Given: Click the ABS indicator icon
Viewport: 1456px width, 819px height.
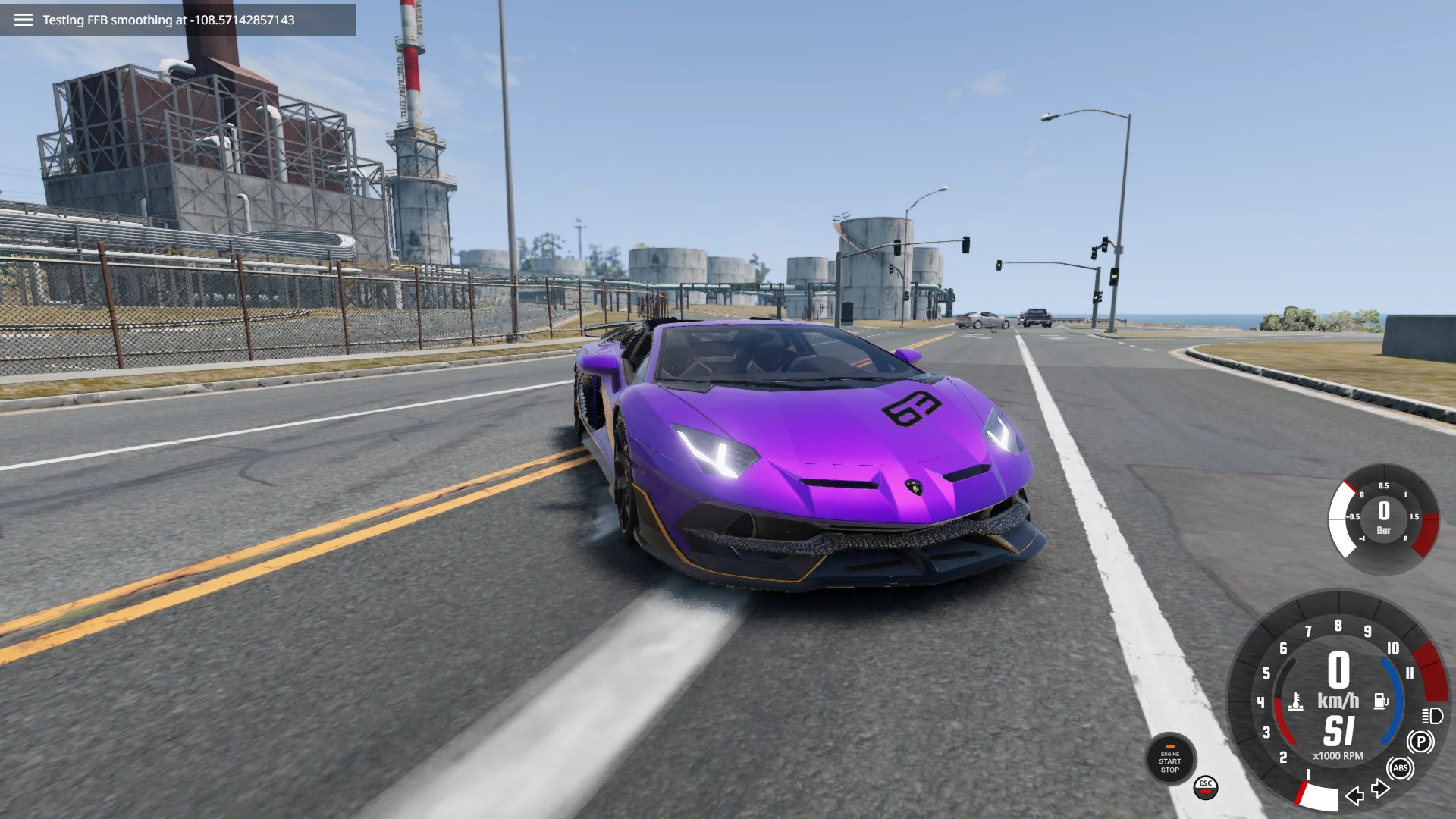Looking at the screenshot, I should click(x=1399, y=768).
